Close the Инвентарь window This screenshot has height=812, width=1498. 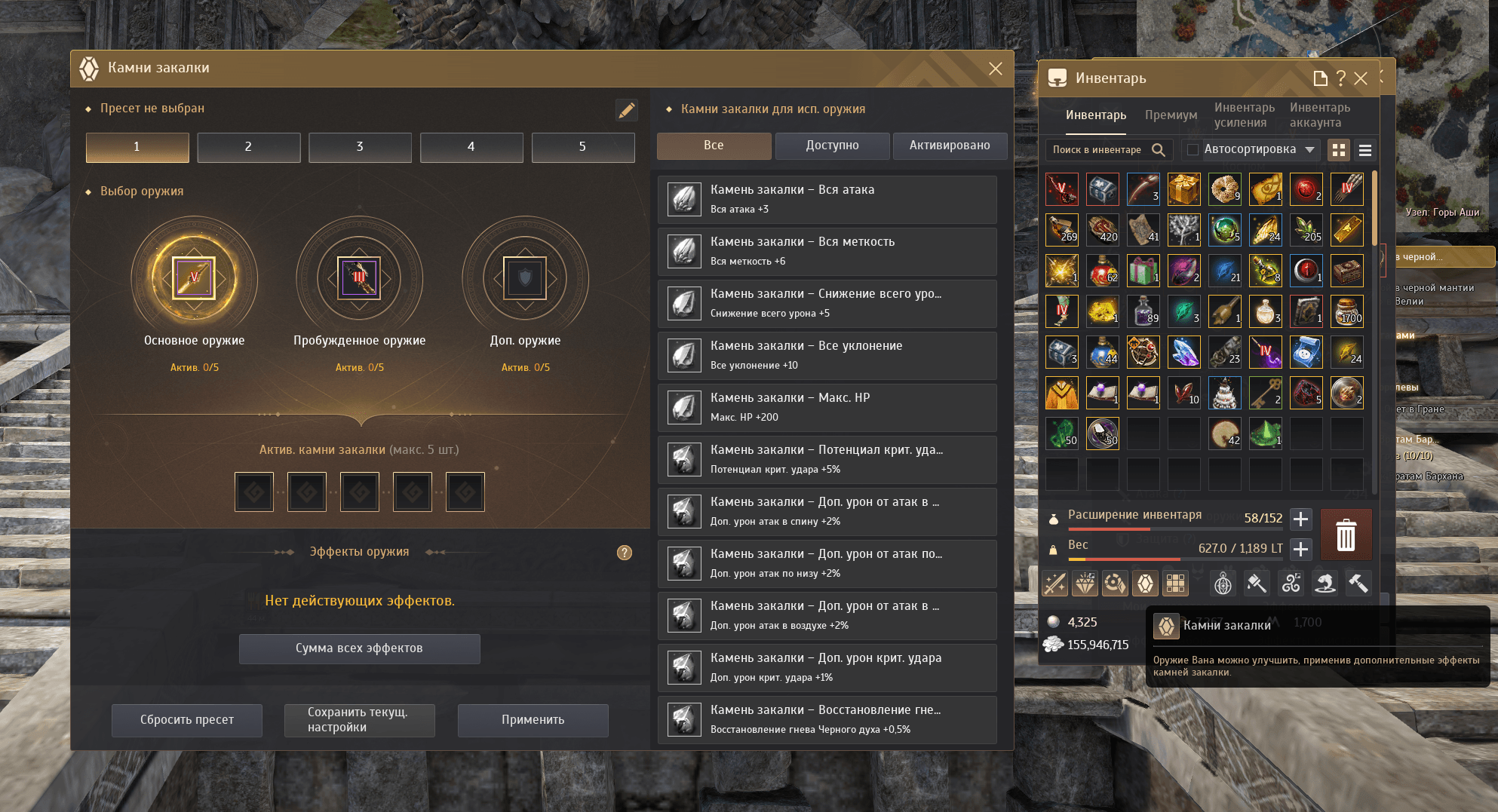1361,78
